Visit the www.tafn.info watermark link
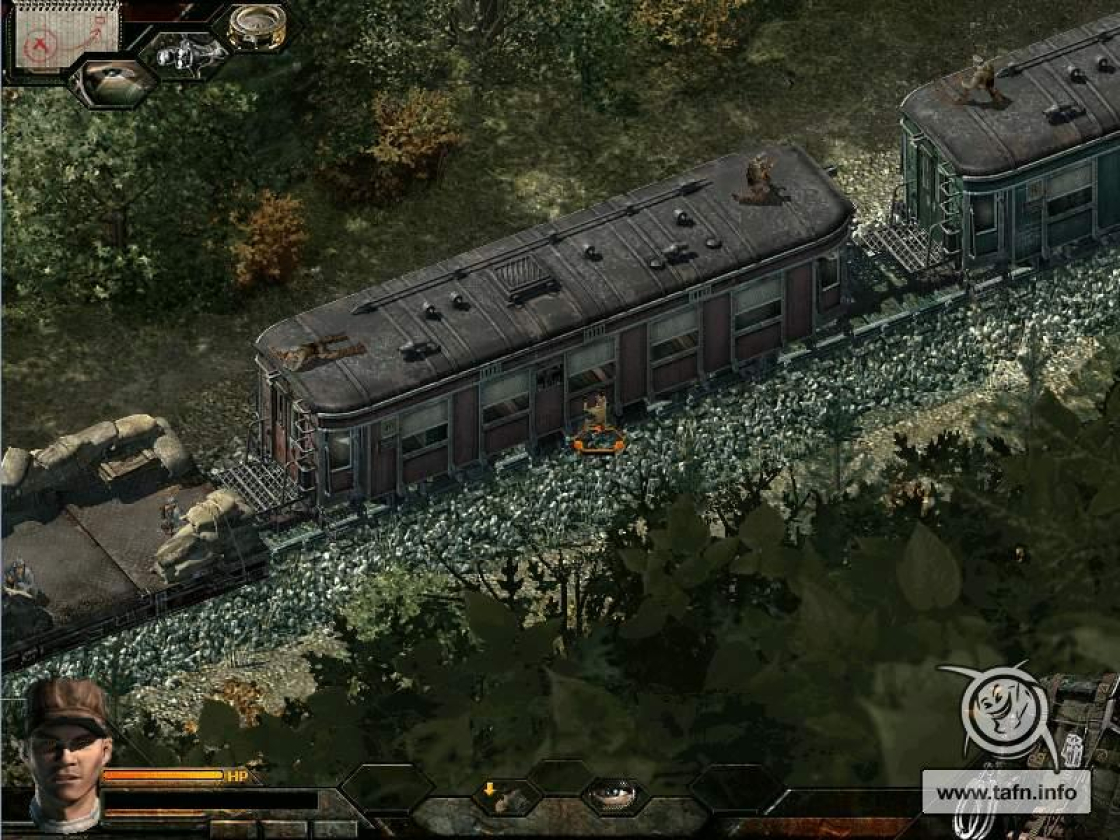The image size is (1120, 840). [x=1006, y=793]
